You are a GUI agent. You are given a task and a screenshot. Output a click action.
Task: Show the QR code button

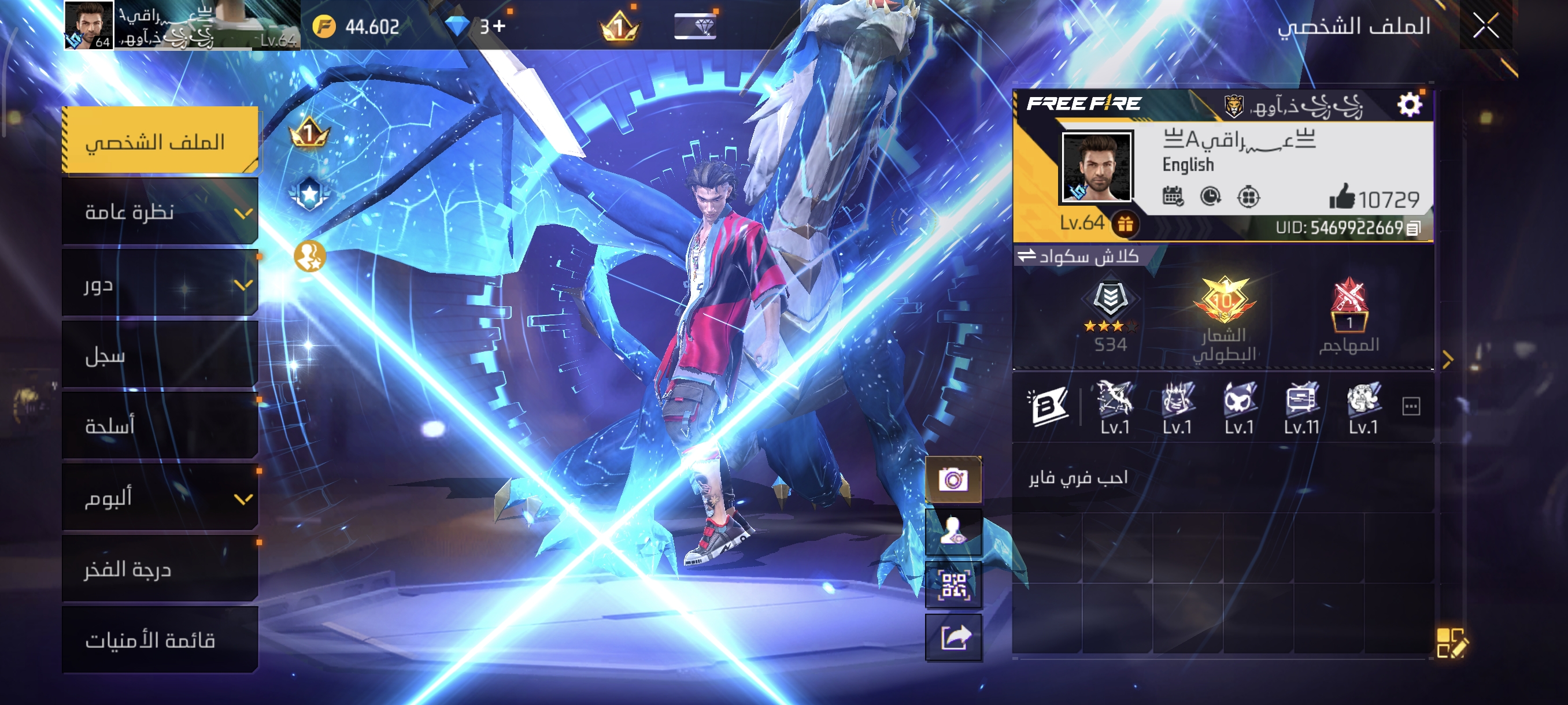coord(953,585)
